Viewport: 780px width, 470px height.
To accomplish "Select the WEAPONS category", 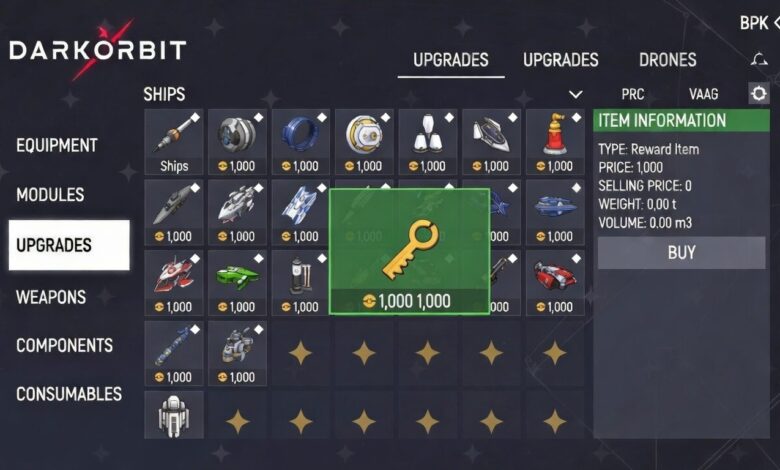I will (51, 296).
